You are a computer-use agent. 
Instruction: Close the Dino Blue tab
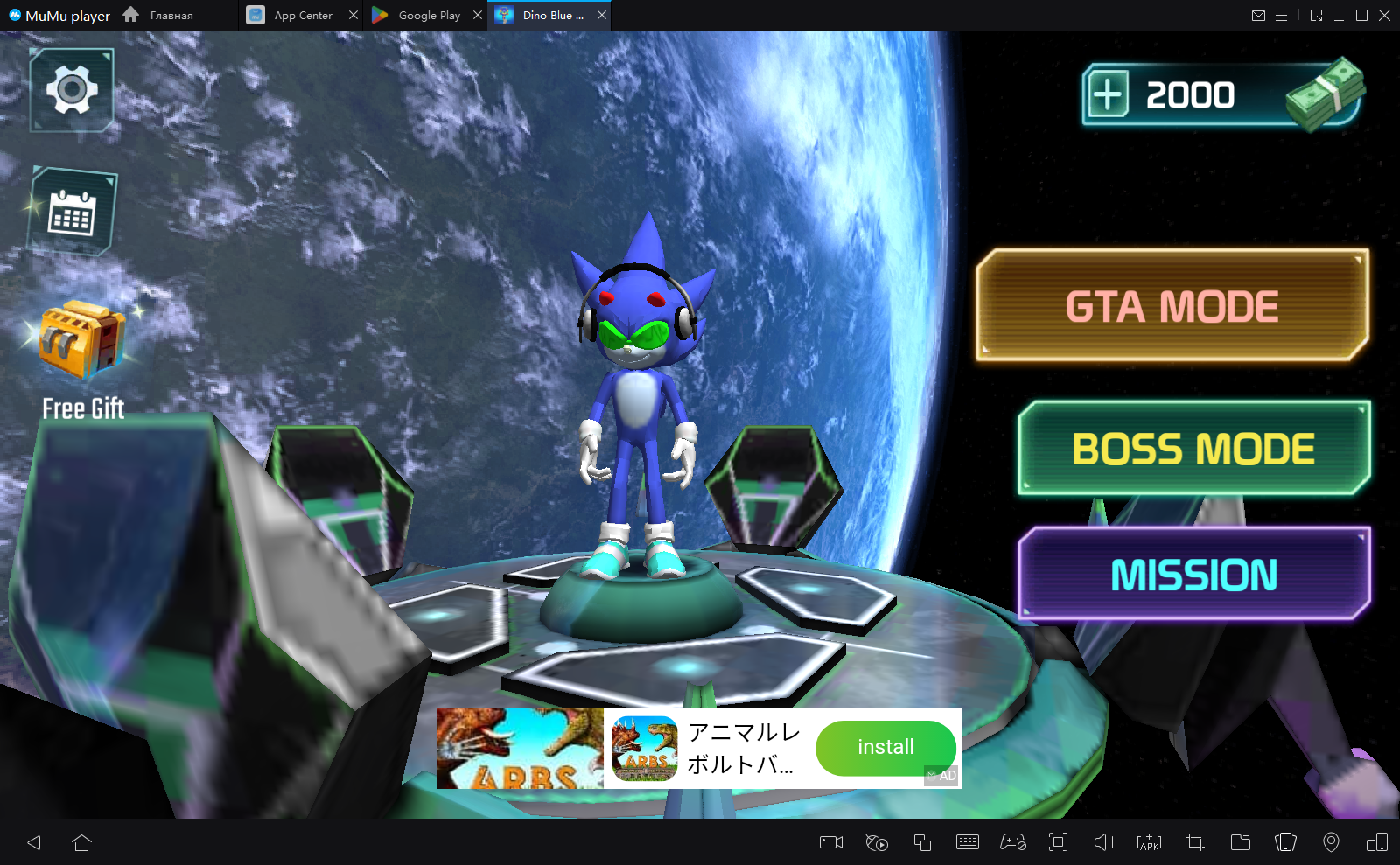pyautogui.click(x=602, y=15)
